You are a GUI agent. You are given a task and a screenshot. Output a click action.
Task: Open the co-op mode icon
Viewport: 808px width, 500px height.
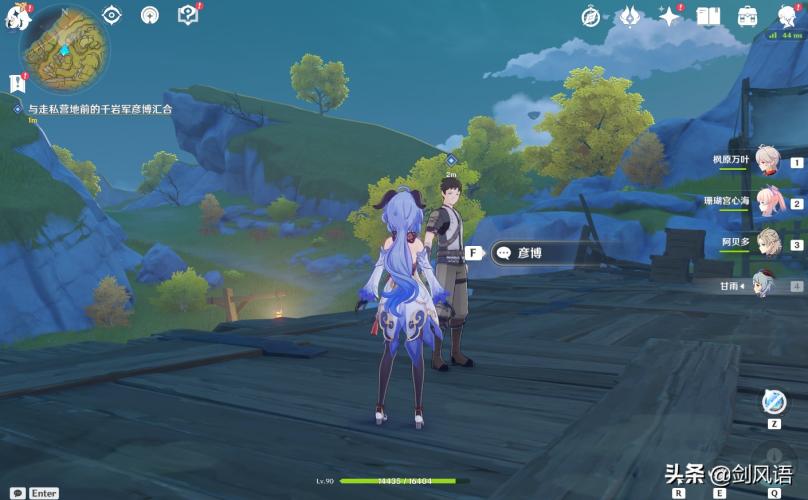pyautogui.click(x=150, y=15)
